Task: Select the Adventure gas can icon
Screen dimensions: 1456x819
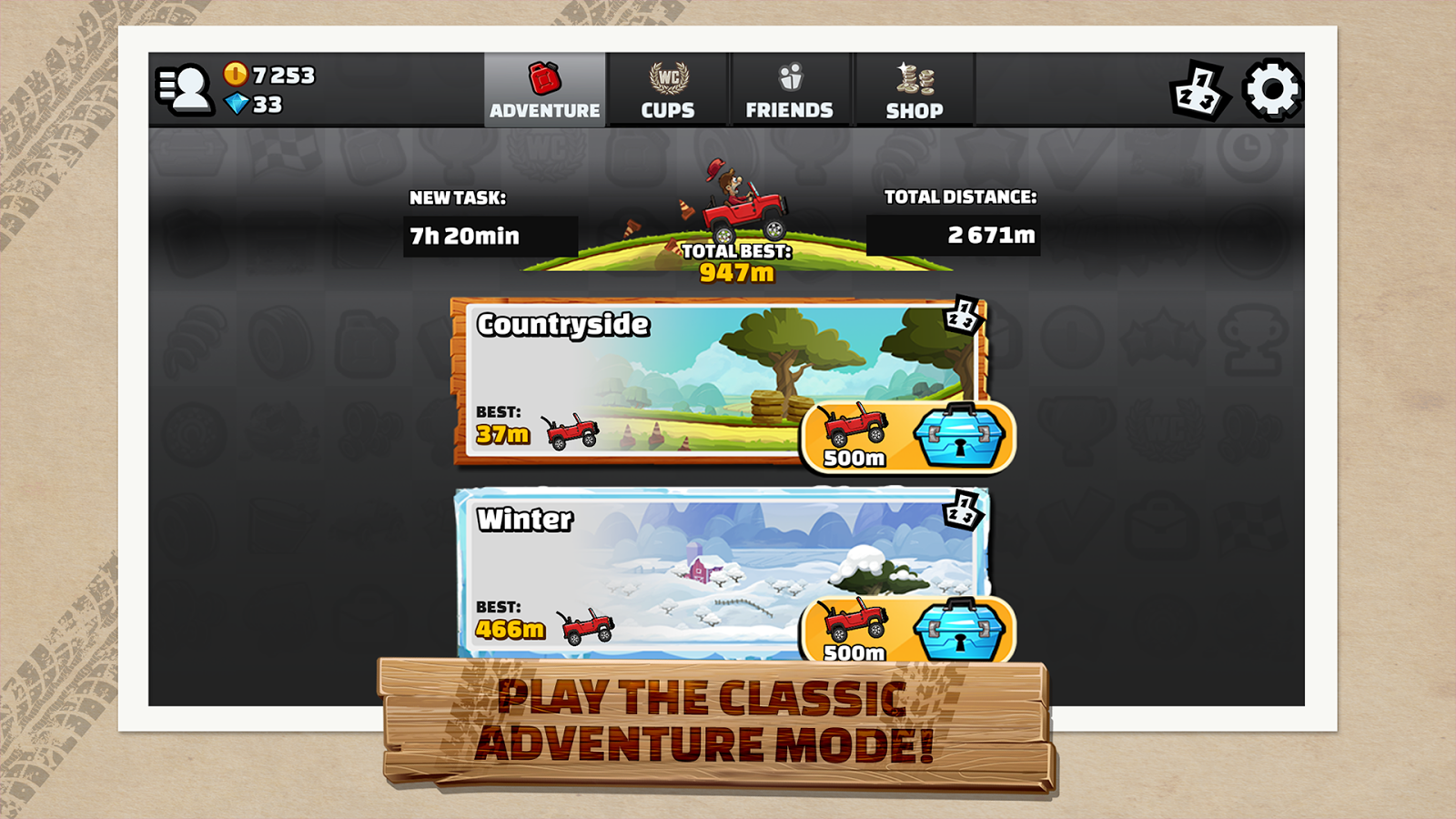Action: tap(544, 77)
